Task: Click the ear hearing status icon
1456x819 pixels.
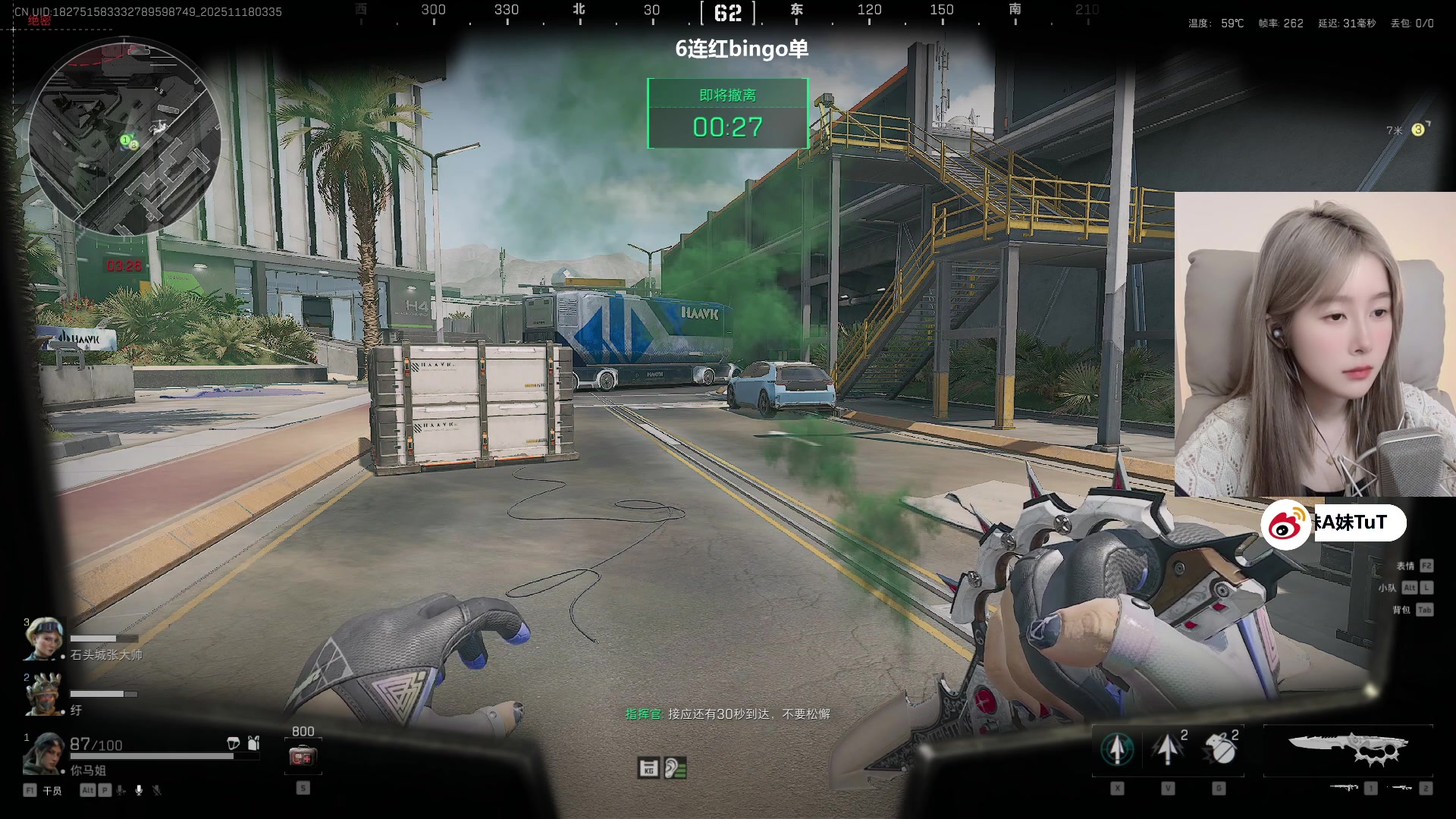Action: (675, 768)
